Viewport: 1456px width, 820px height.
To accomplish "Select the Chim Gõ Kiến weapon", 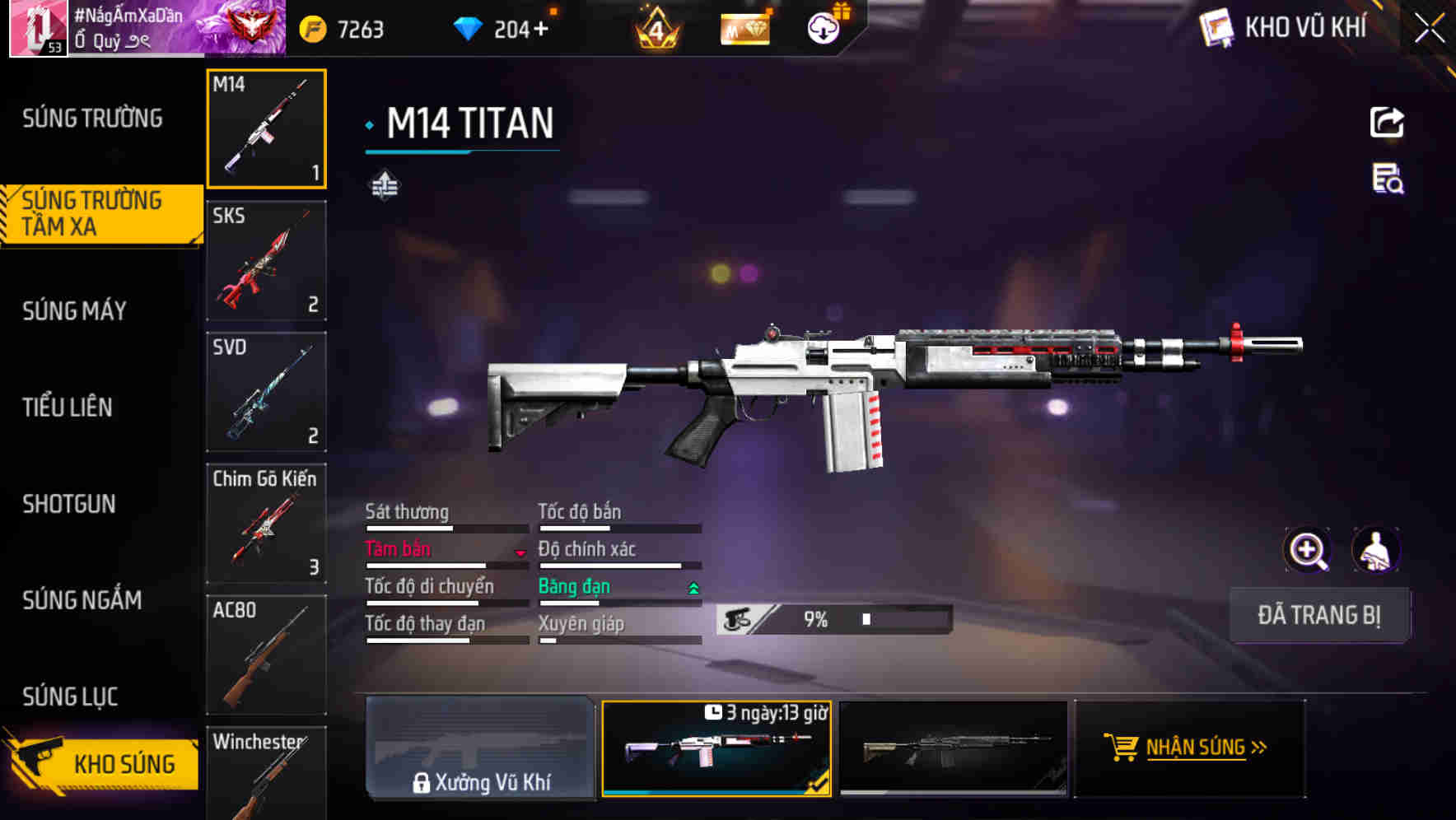I will [266, 524].
